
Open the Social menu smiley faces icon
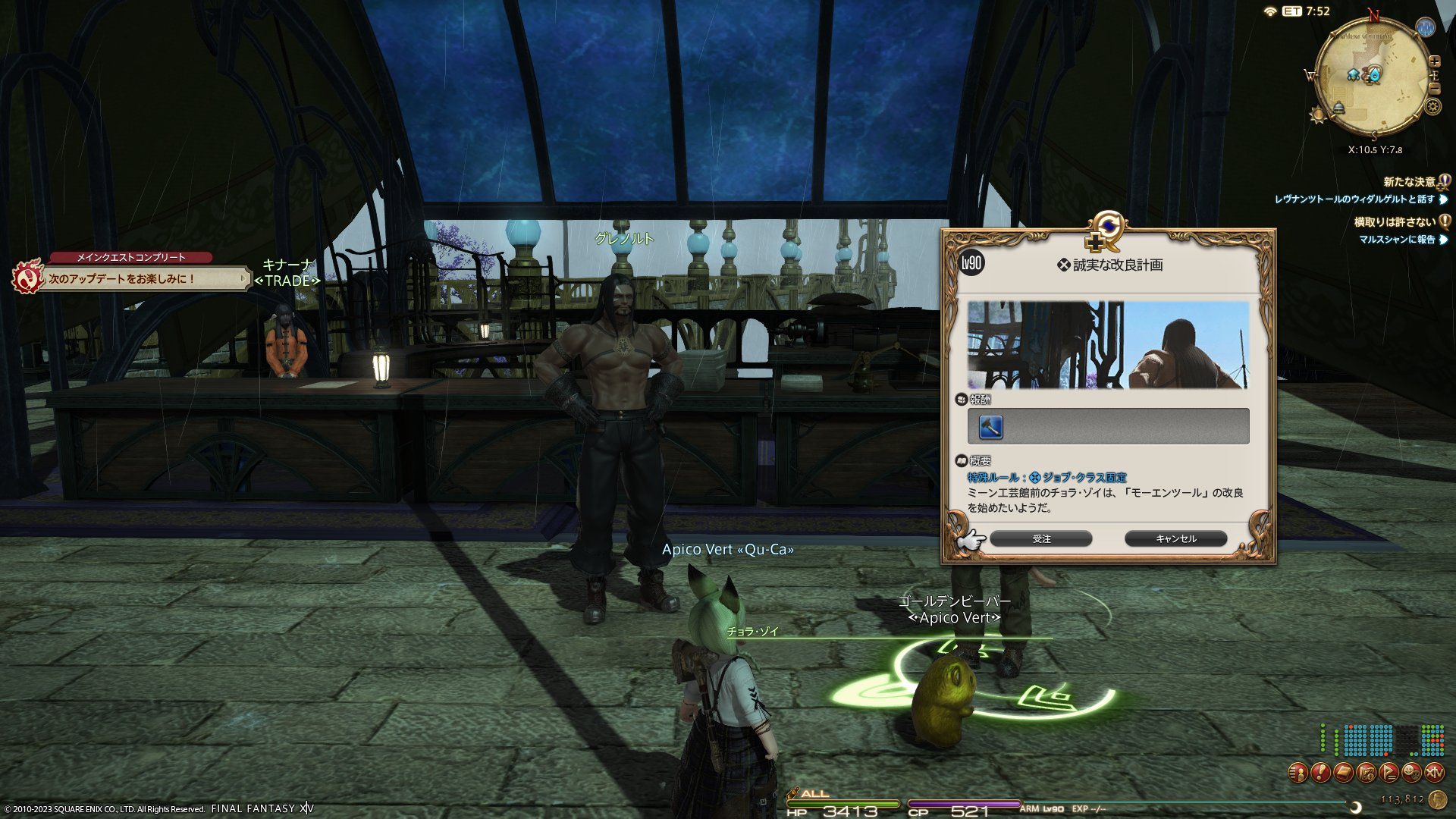tap(1411, 773)
